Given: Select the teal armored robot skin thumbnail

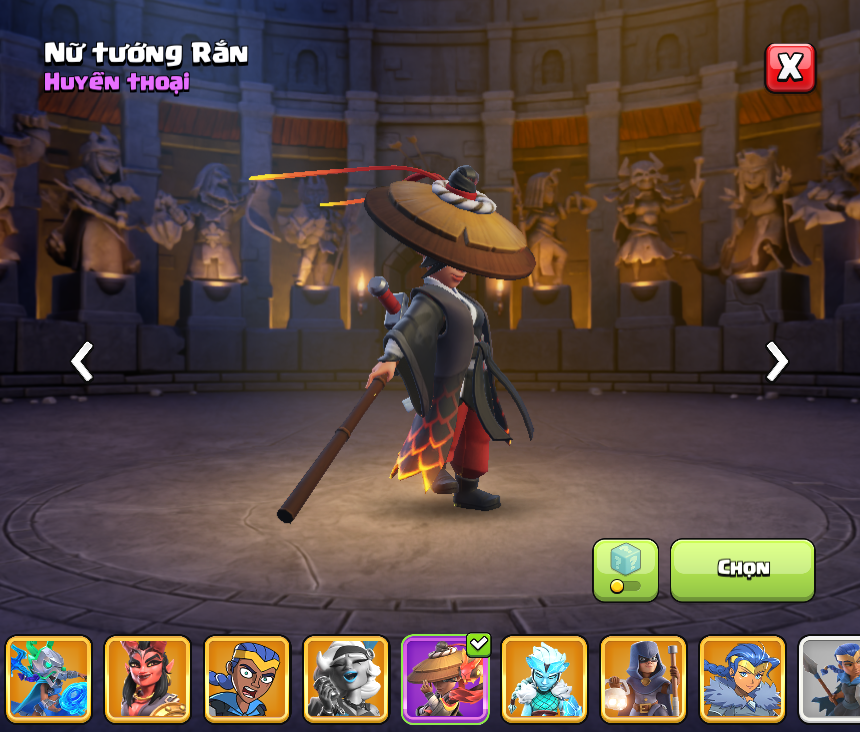Looking at the screenshot, I should (x=49, y=679).
